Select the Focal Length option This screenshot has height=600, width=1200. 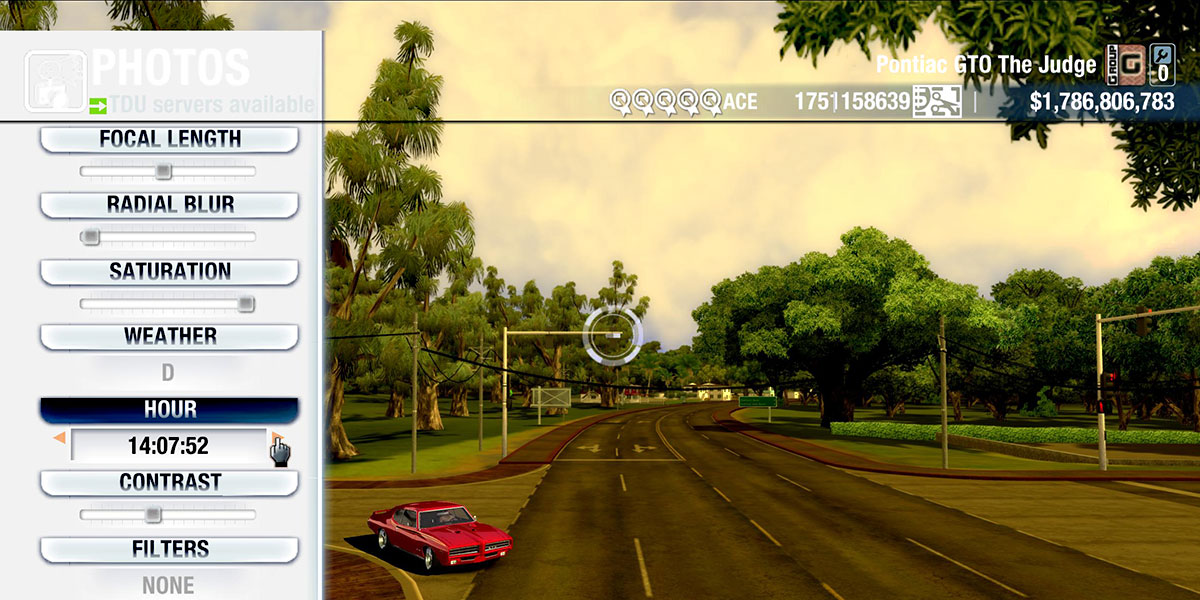[169, 140]
